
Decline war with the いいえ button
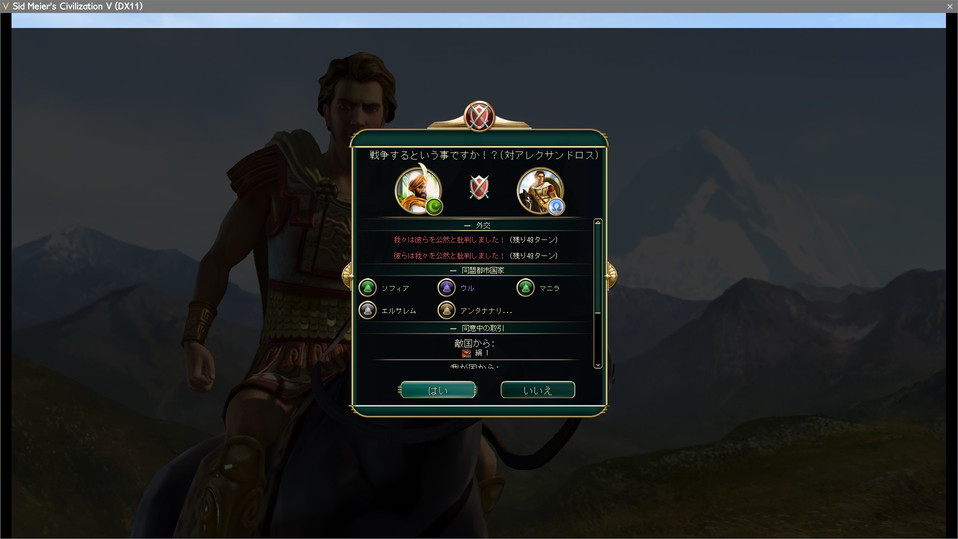pyautogui.click(x=537, y=390)
